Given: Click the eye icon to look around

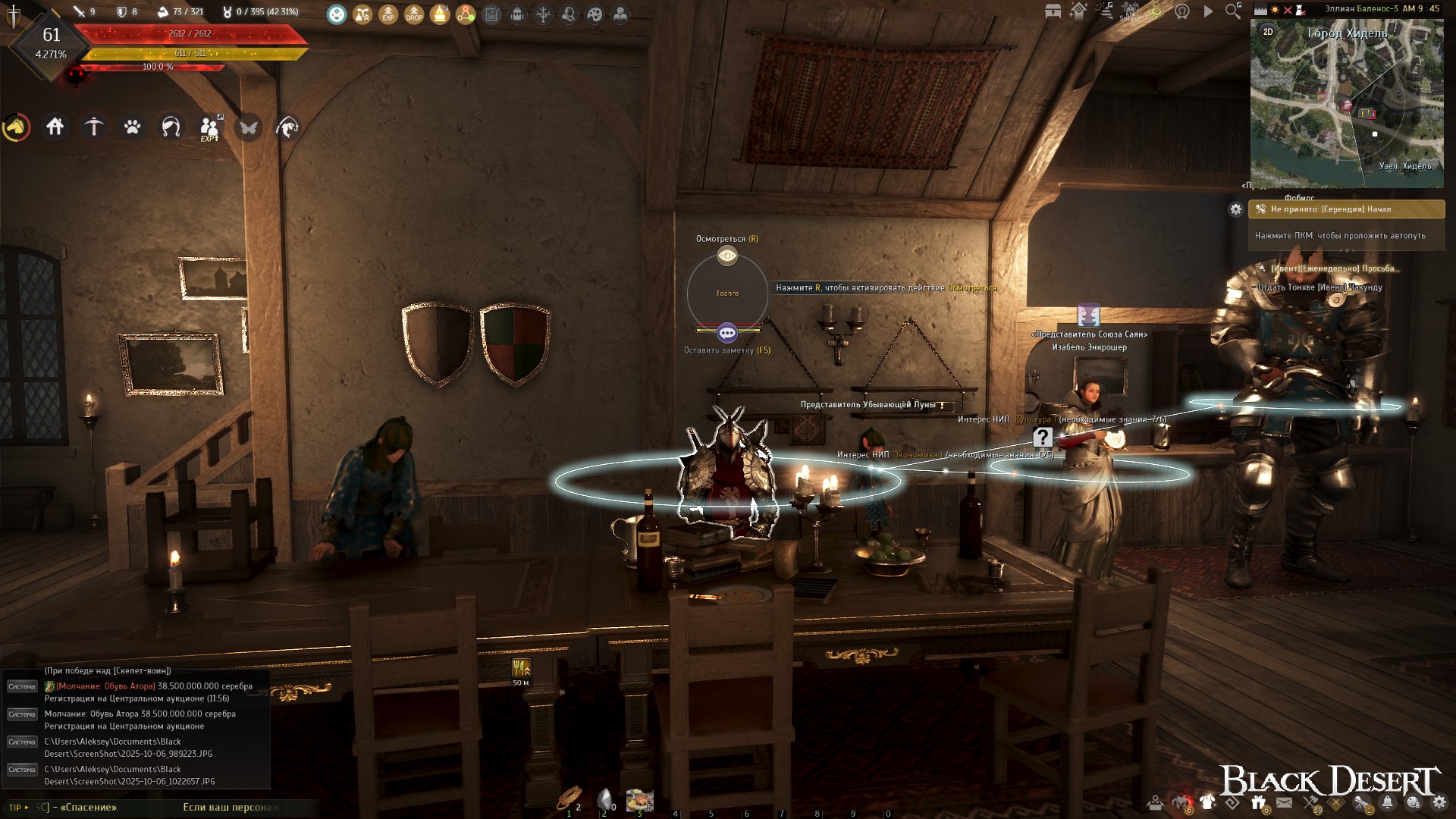Looking at the screenshot, I should pos(727,256).
